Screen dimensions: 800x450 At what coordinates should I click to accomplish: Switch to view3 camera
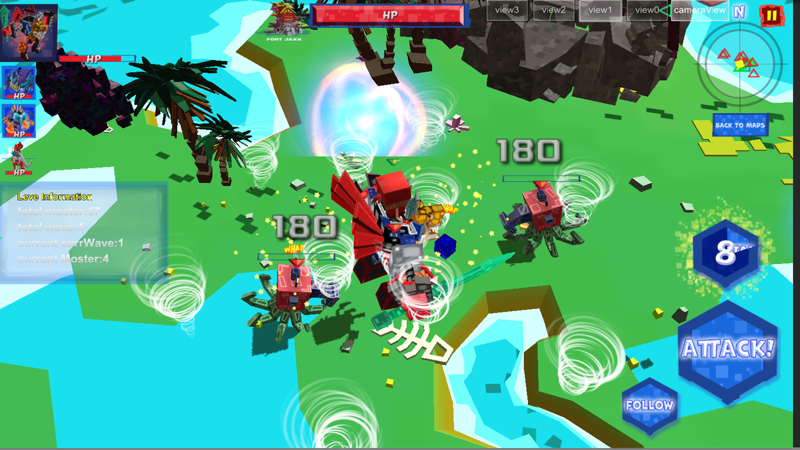click(507, 10)
